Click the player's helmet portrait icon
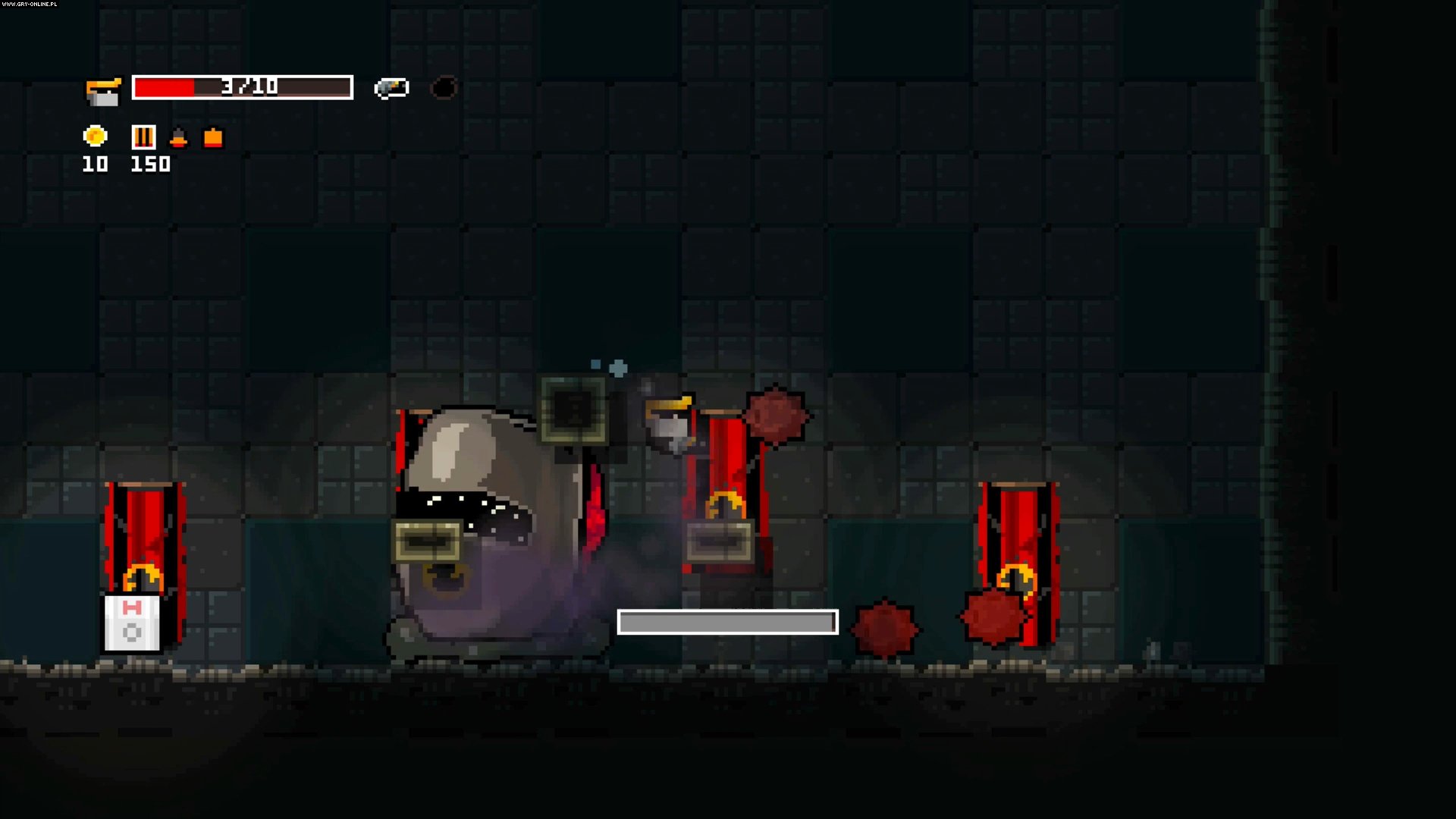Screen dimensions: 1456x819 tap(104, 89)
